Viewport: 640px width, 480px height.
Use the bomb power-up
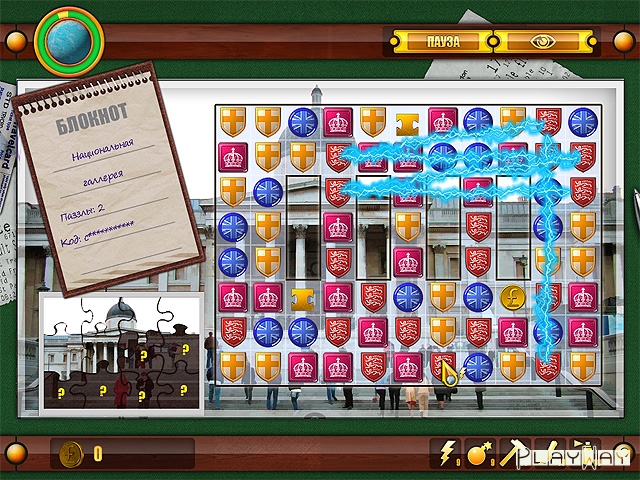477,454
